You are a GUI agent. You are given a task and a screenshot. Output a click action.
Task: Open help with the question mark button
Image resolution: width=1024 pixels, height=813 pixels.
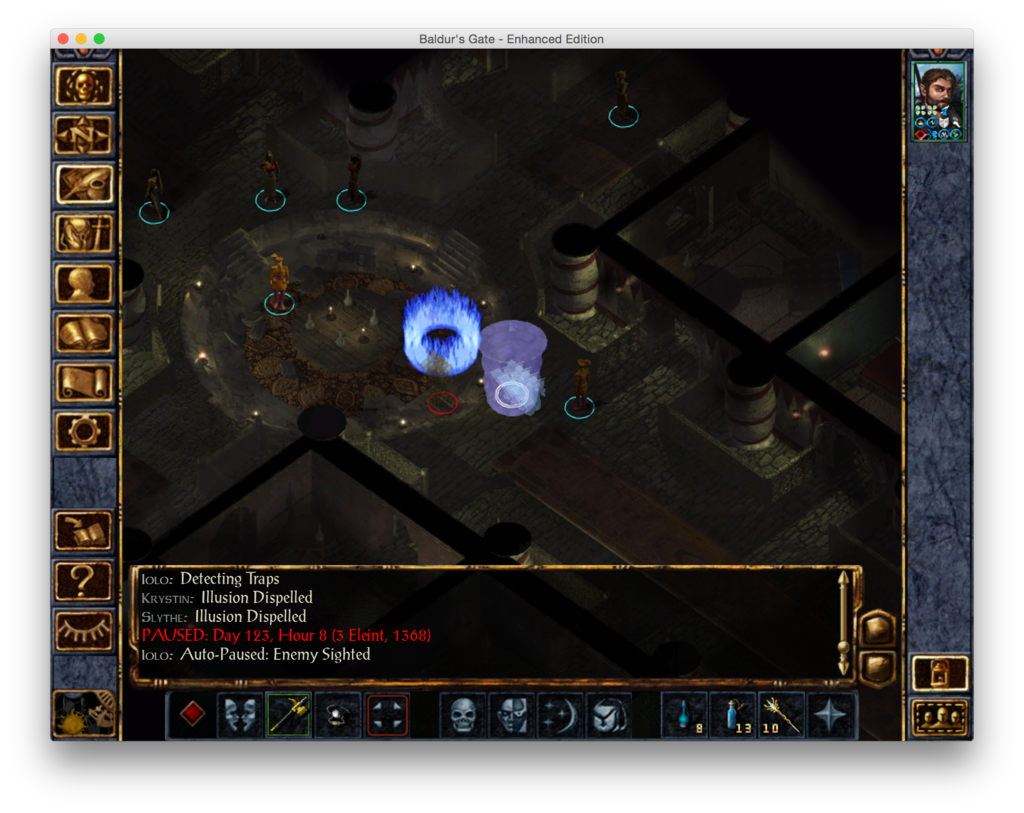click(x=84, y=580)
